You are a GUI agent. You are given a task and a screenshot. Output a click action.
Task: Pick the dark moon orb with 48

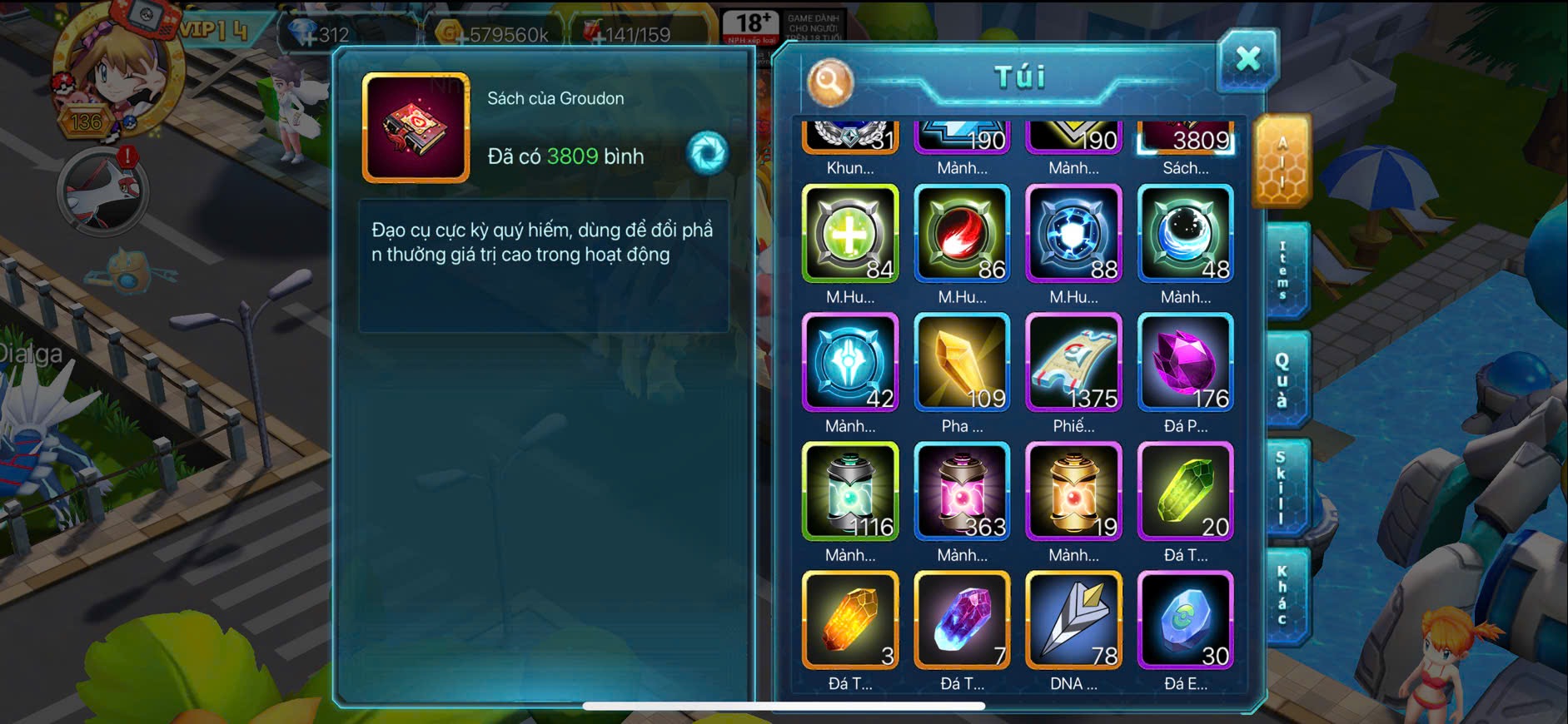(x=1185, y=234)
